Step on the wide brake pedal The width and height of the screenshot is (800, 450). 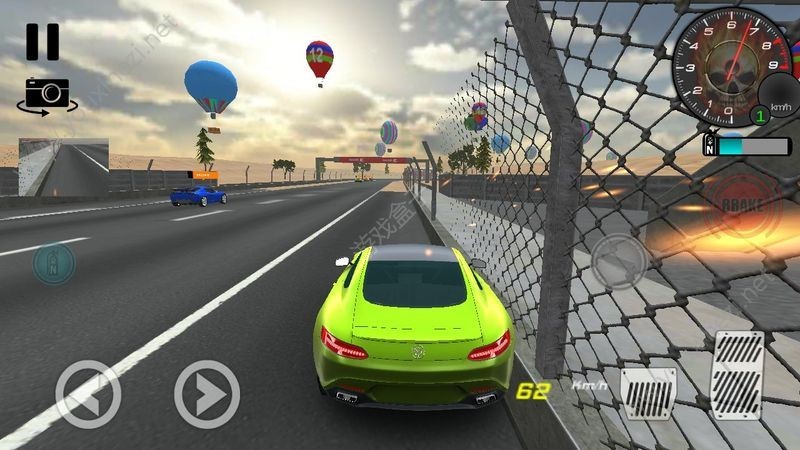coord(648,394)
